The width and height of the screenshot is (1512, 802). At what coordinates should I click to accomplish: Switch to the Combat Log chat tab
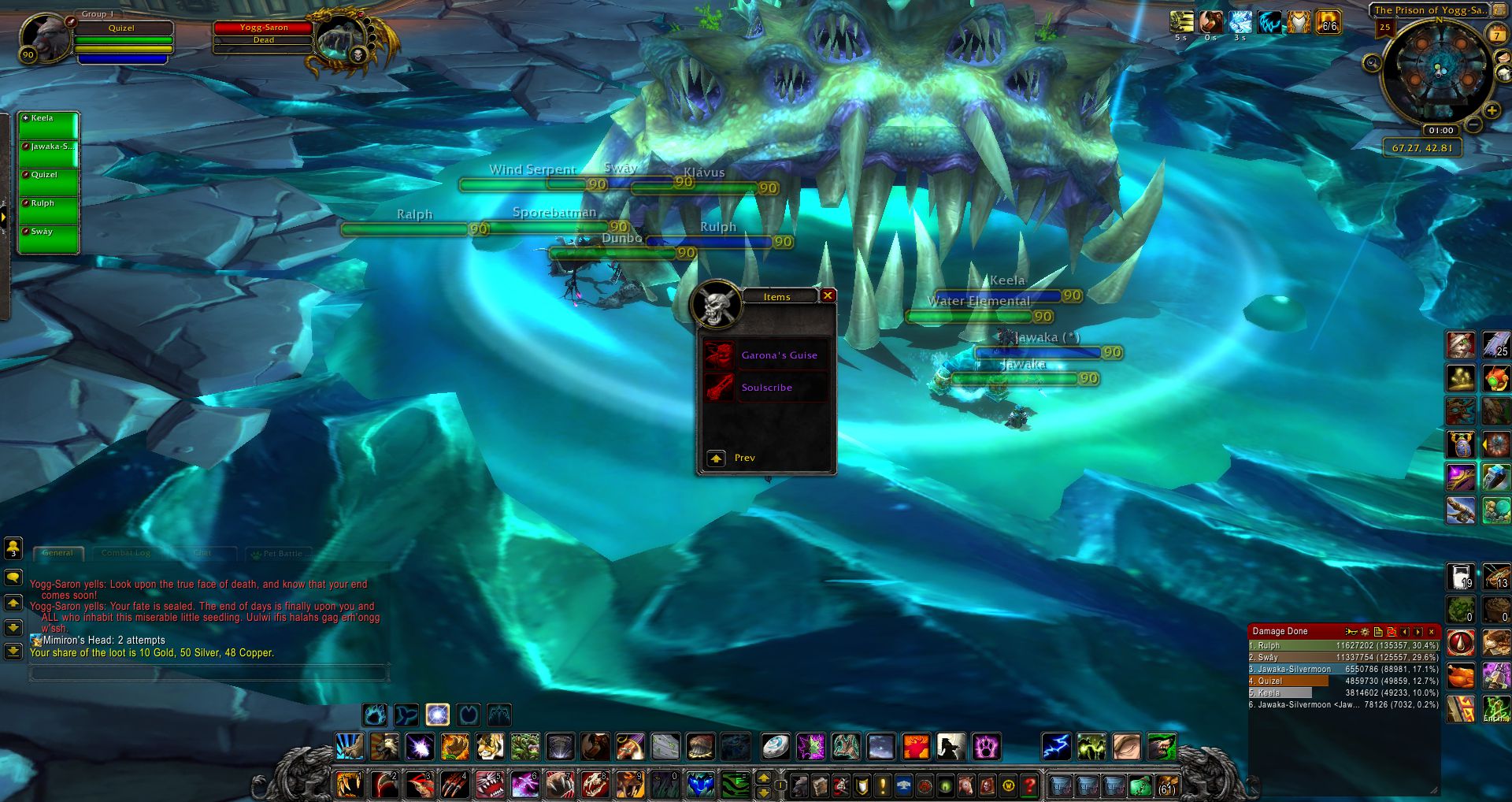(126, 553)
